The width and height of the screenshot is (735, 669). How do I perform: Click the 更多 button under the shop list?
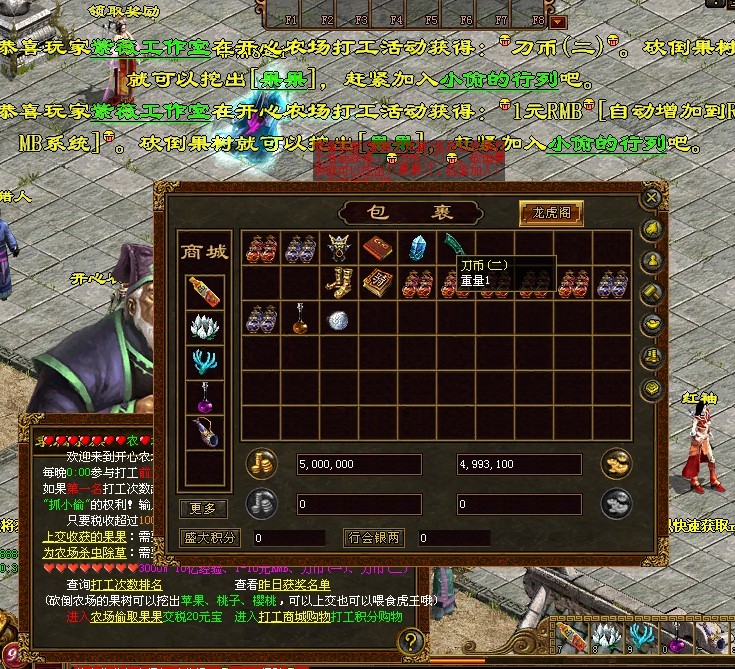(x=202, y=508)
